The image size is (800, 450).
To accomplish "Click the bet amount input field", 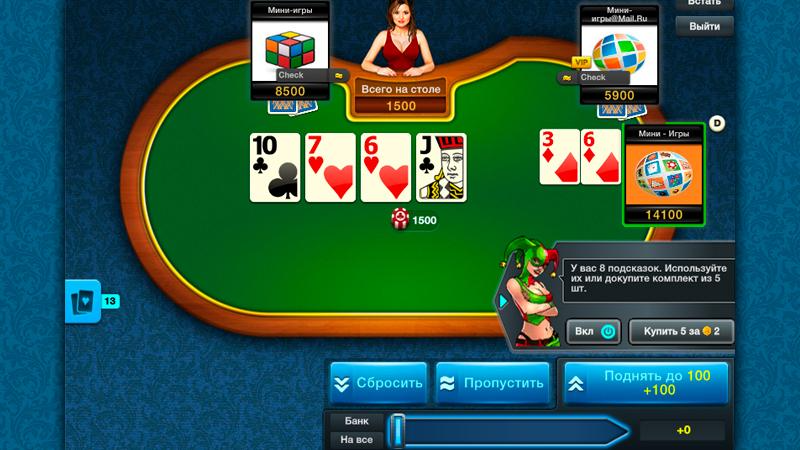I will [x=683, y=430].
